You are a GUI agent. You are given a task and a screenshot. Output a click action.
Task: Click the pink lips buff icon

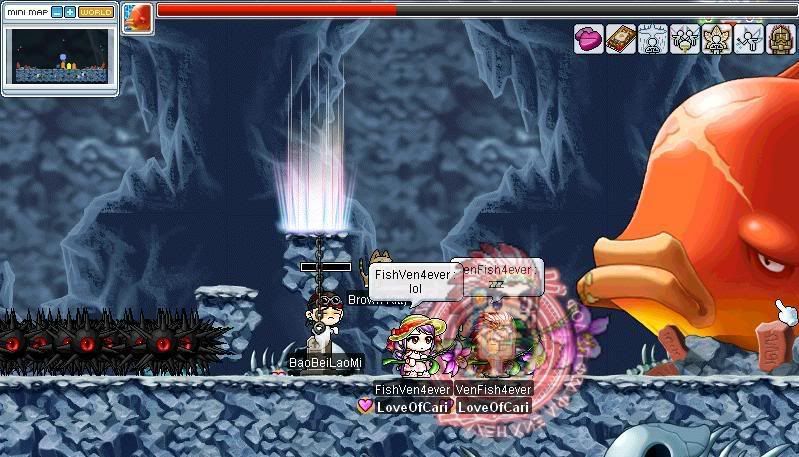tap(589, 39)
